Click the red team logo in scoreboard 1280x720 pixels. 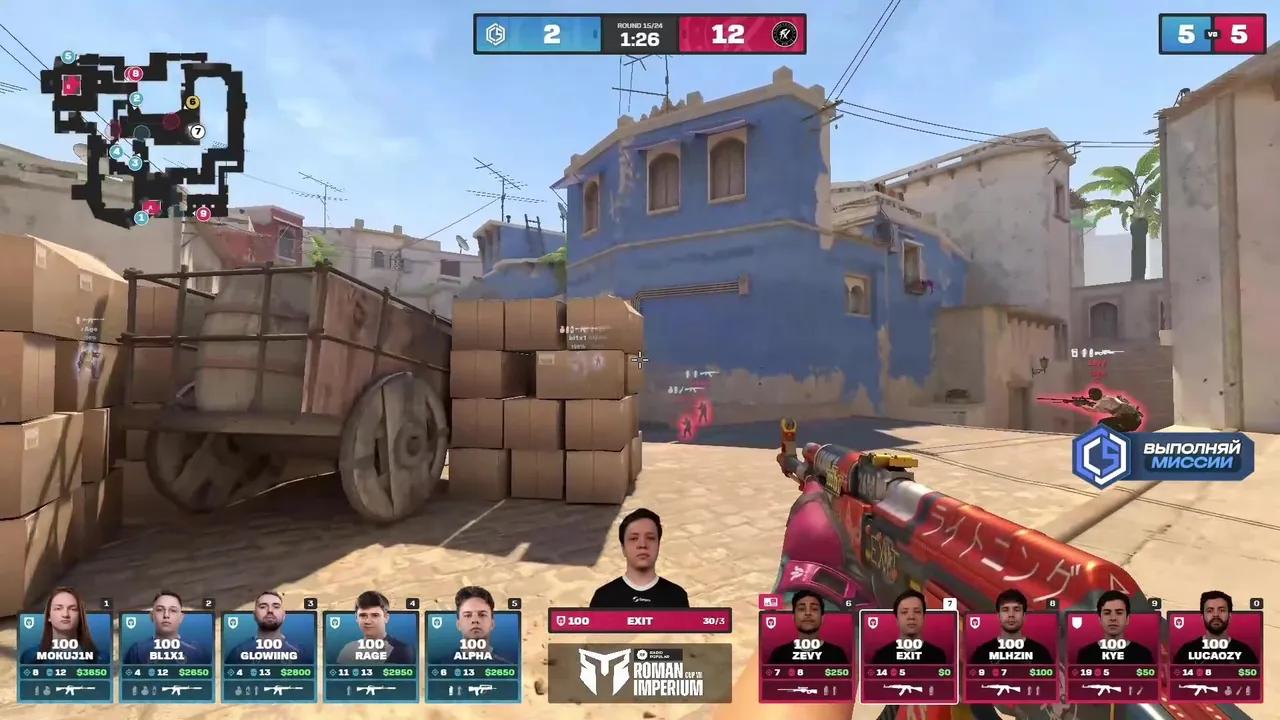coord(785,34)
